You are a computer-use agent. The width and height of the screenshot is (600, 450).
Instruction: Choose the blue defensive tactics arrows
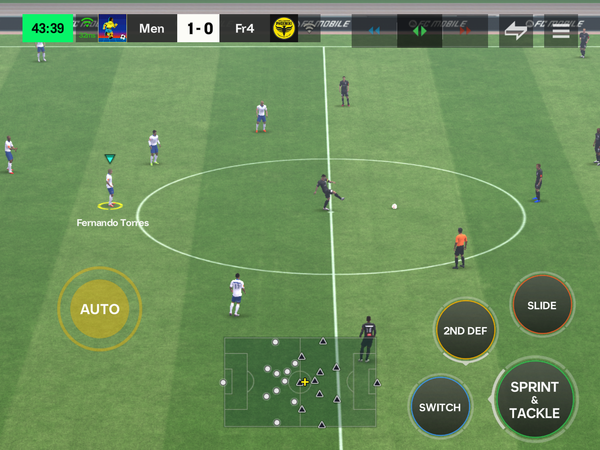pyautogui.click(x=374, y=31)
